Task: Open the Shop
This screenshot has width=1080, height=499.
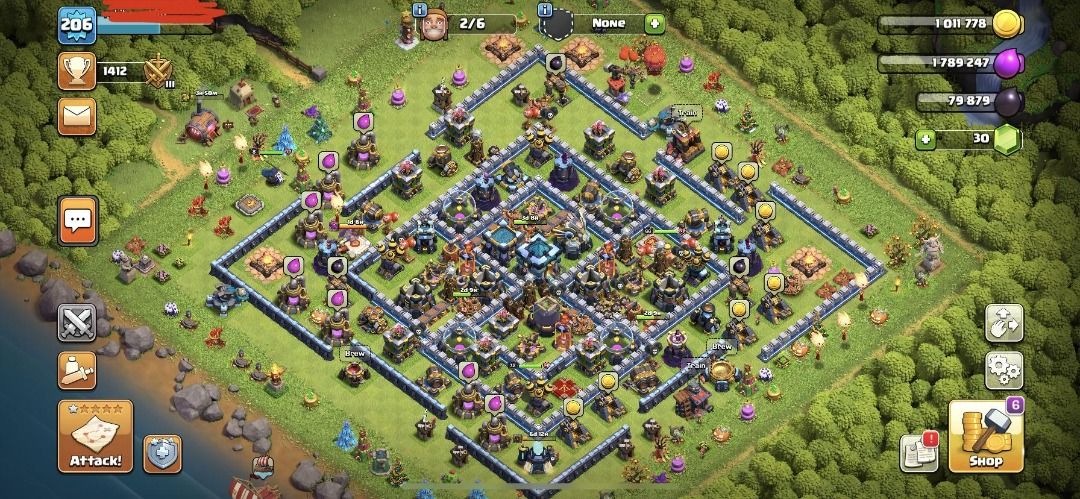Action: coord(985,436)
